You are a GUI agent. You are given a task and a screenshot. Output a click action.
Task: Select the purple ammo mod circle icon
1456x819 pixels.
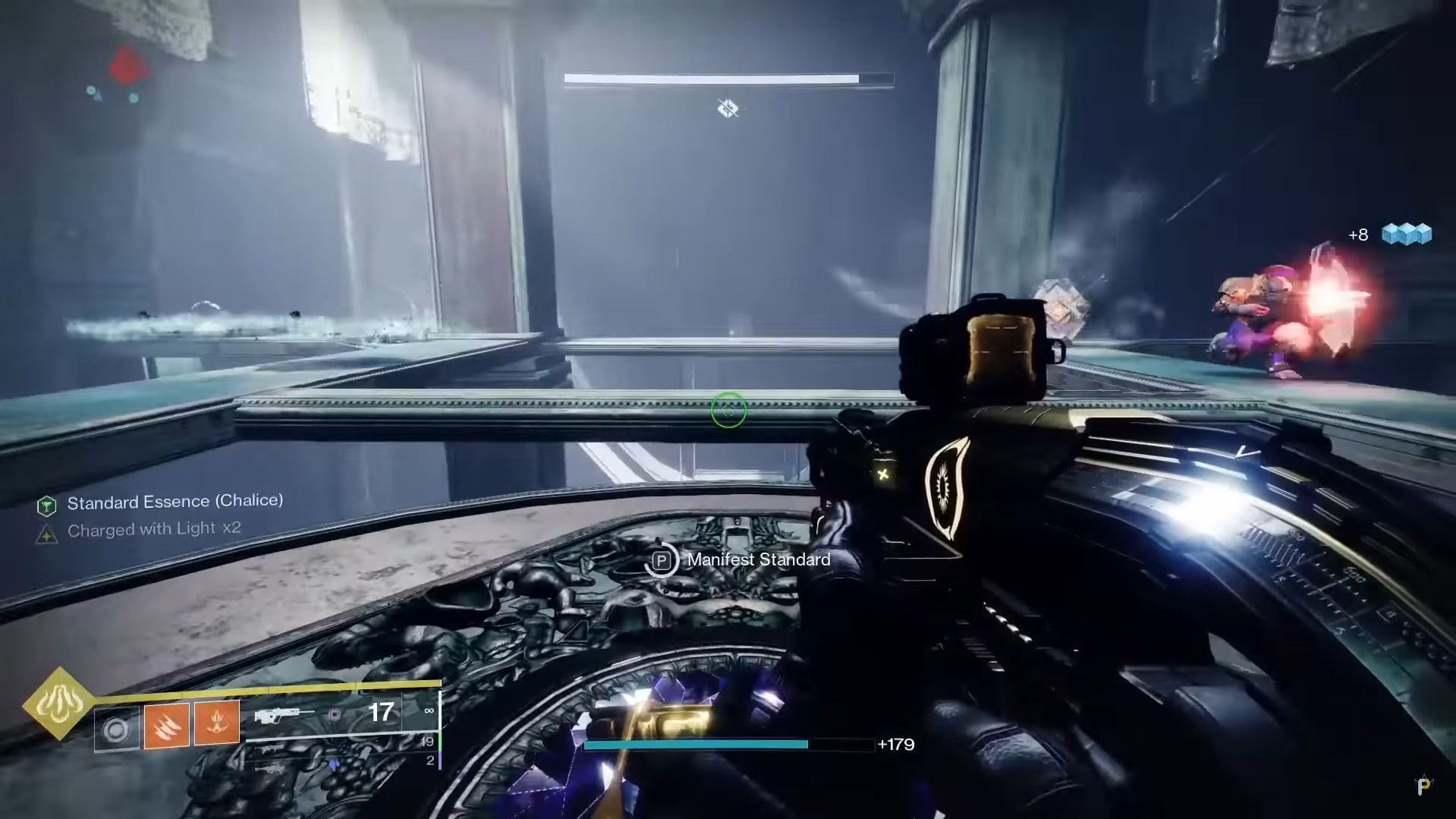pyautogui.click(x=335, y=713)
